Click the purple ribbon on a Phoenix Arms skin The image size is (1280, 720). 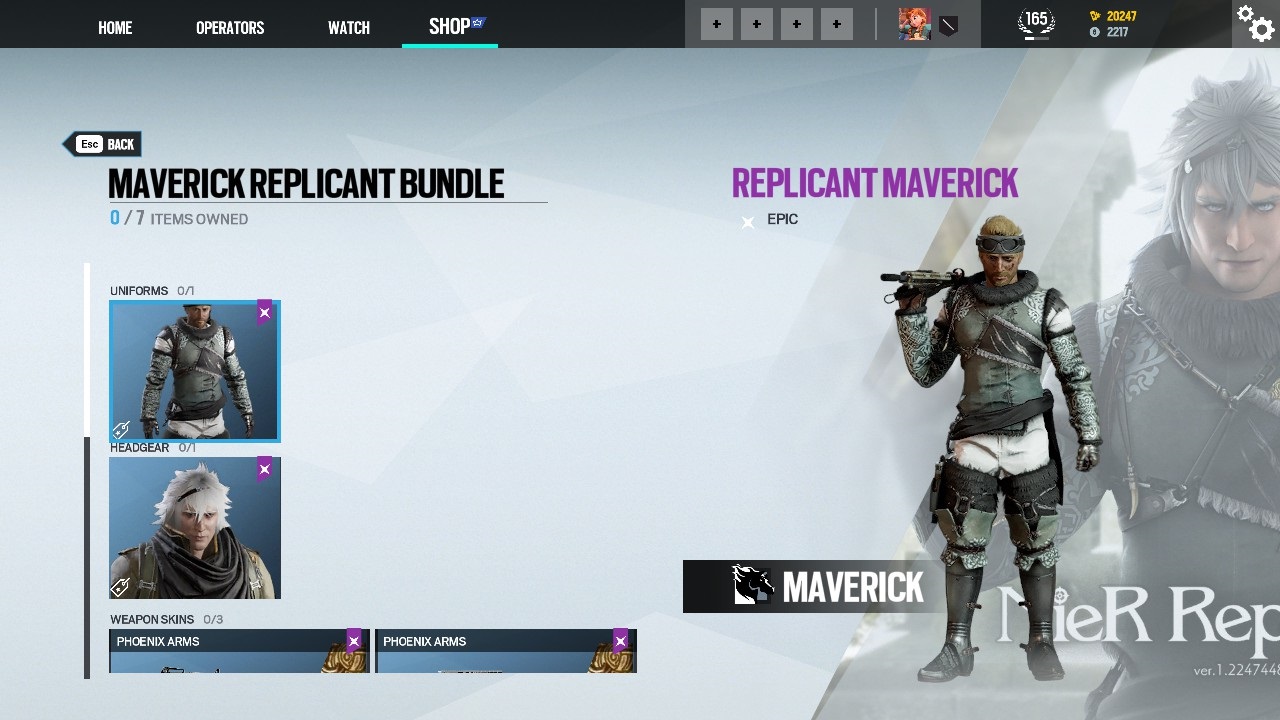point(353,641)
